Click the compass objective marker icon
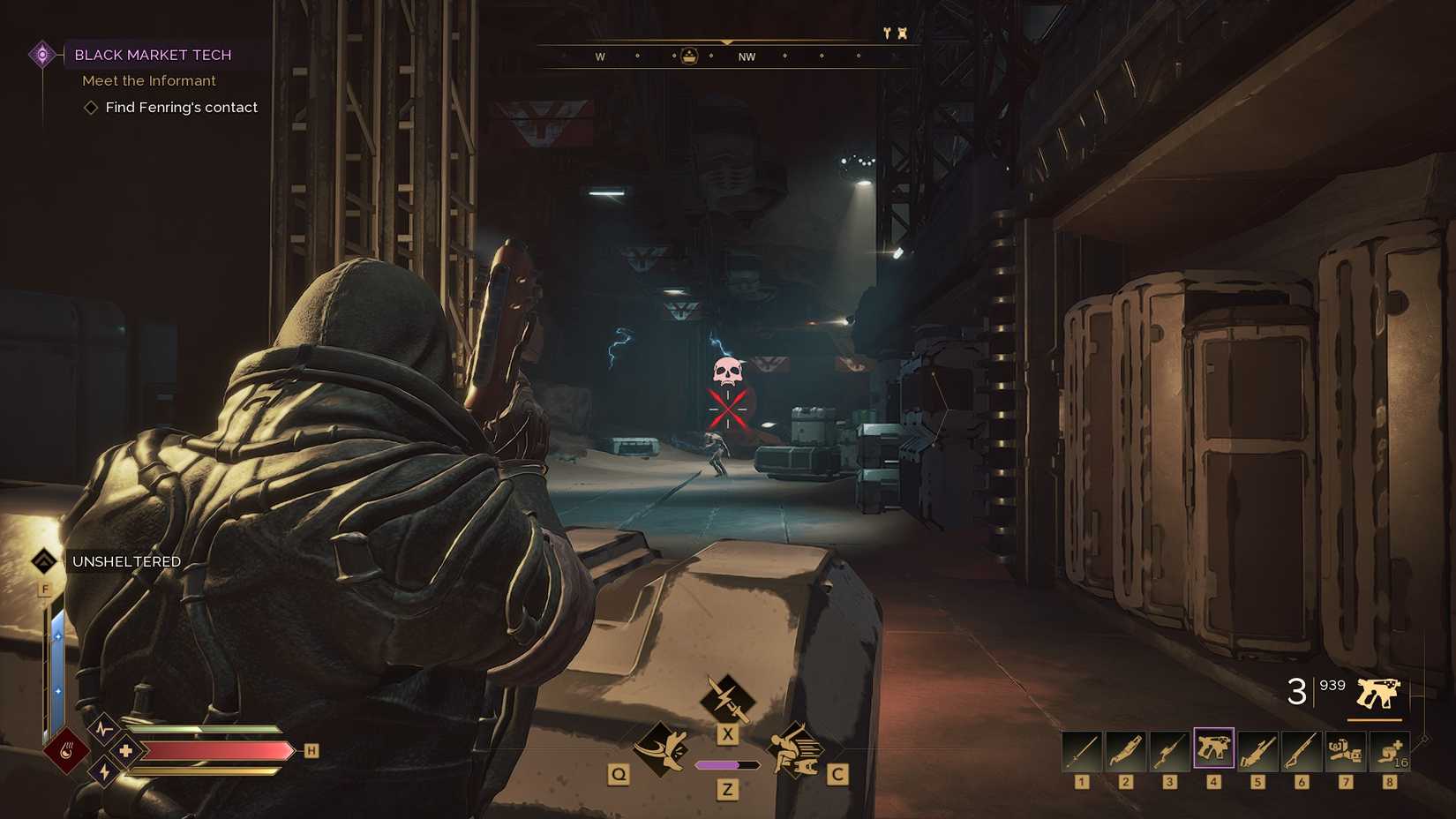This screenshot has height=819, width=1456. point(689,56)
